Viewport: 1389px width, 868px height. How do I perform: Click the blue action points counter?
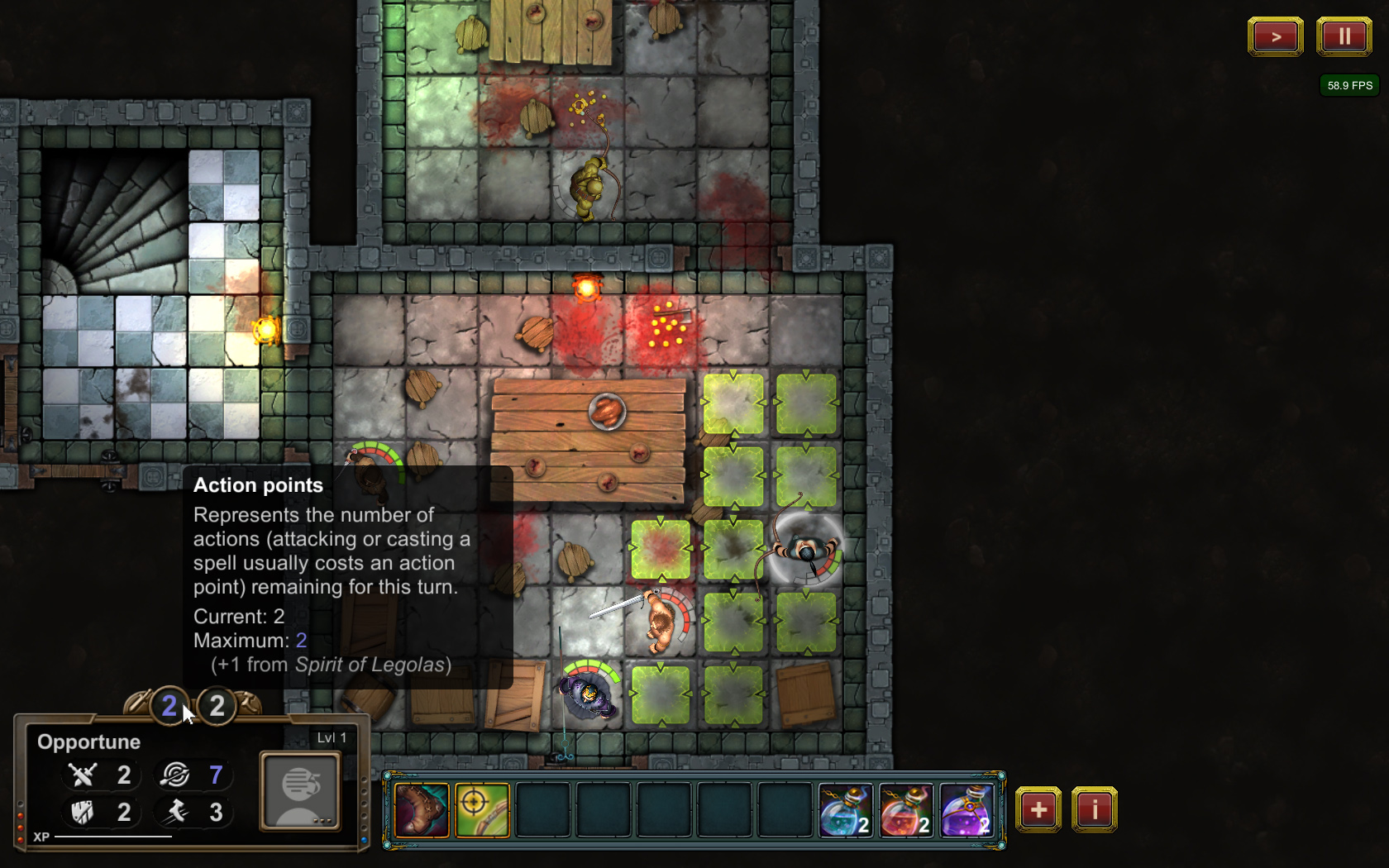(x=169, y=706)
